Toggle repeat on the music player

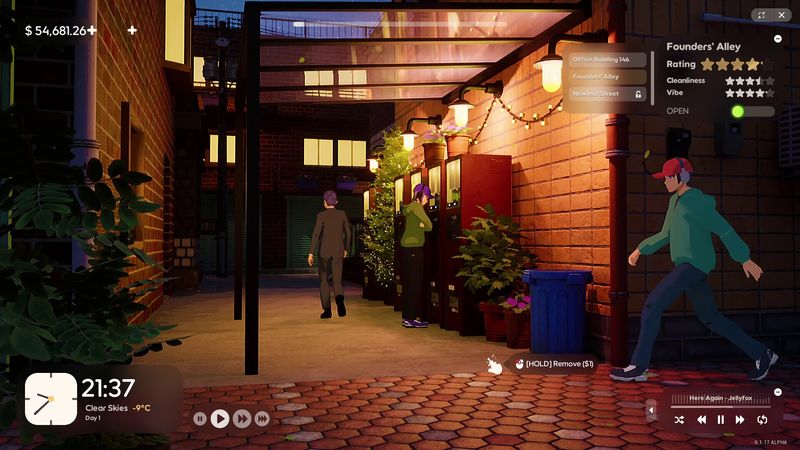(x=762, y=420)
